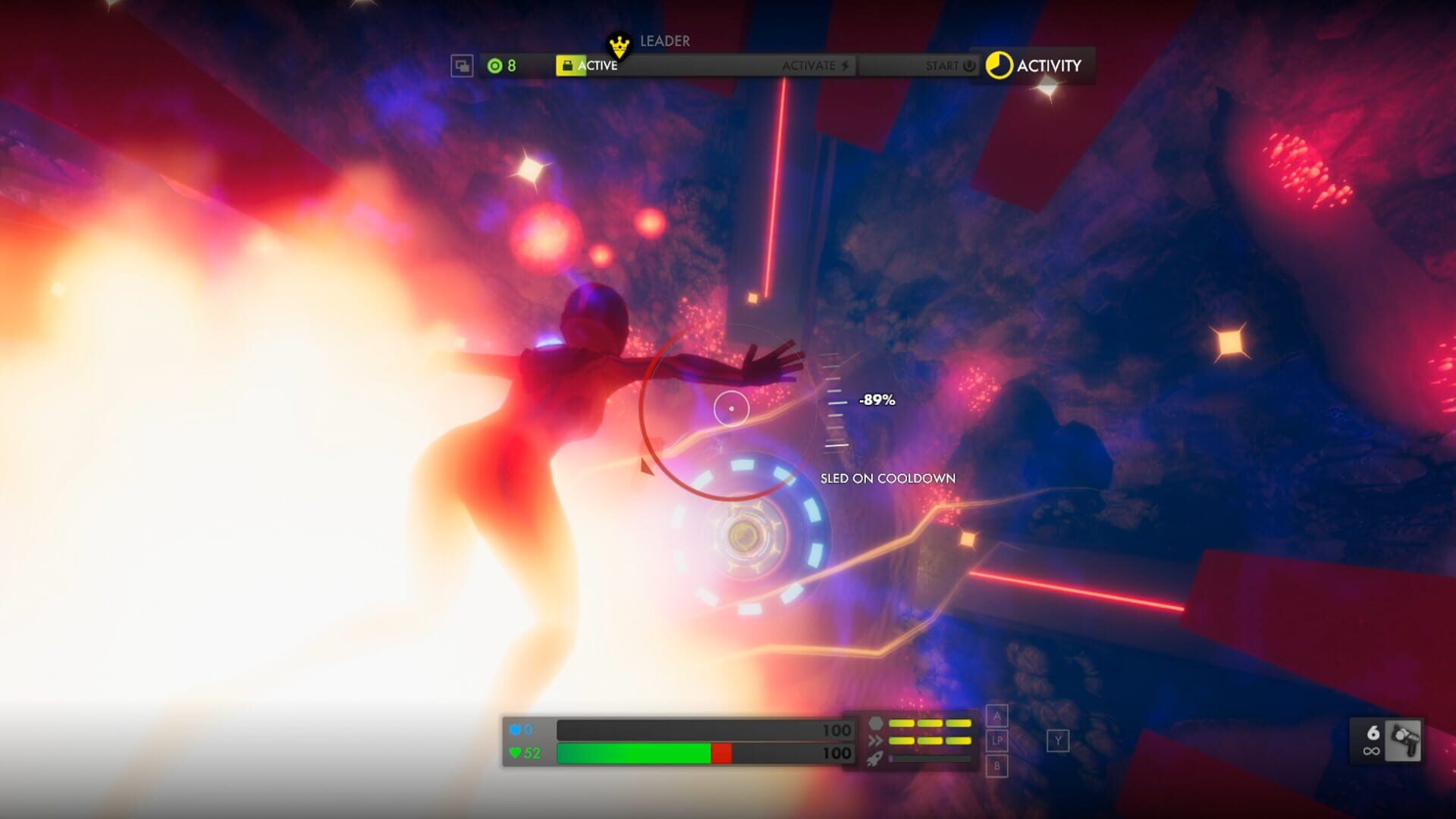Click the picture-in-picture overlay icon
The height and width of the screenshot is (819, 1456).
pos(463,65)
